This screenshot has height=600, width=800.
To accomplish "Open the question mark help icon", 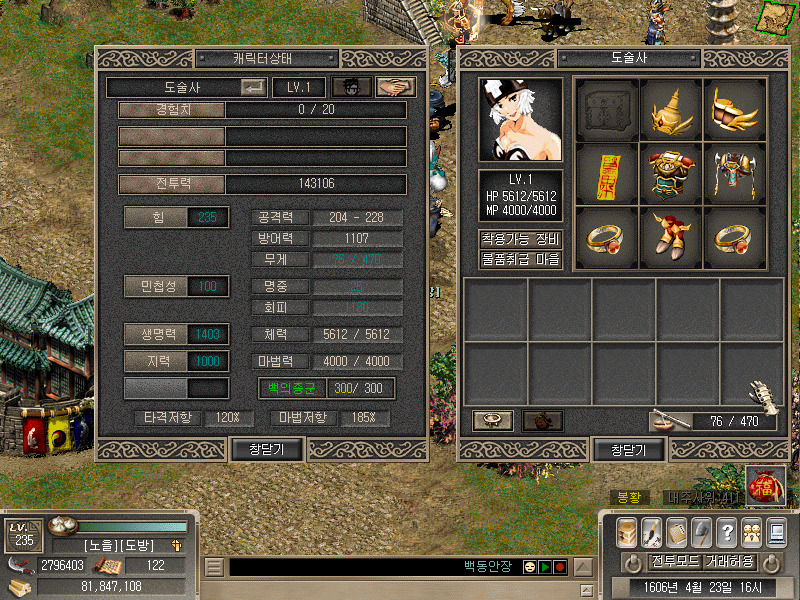I will tap(727, 531).
